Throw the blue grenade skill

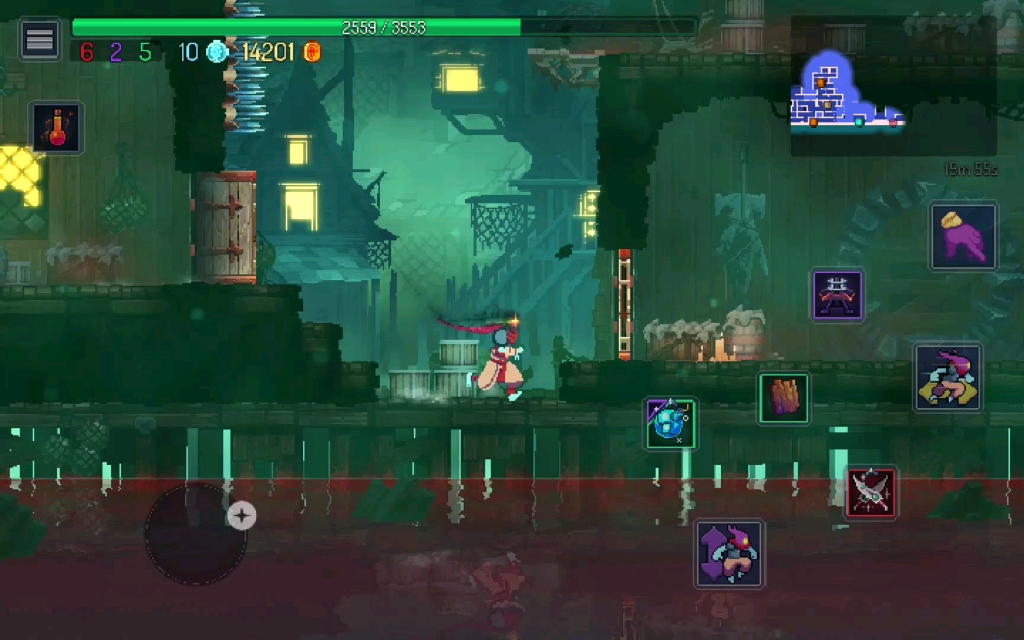tap(670, 423)
